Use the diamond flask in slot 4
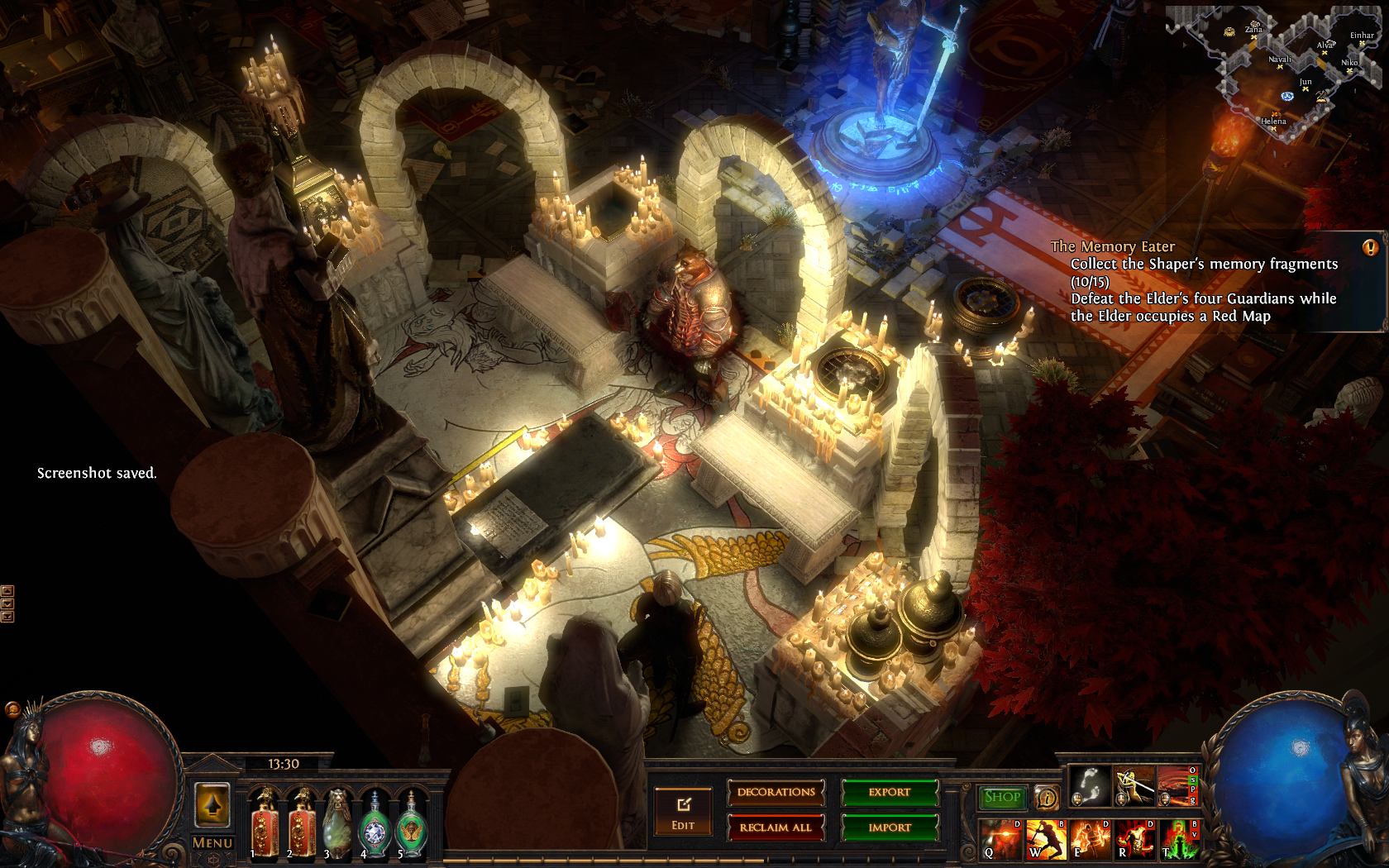The height and width of the screenshot is (868, 1389). [x=375, y=823]
